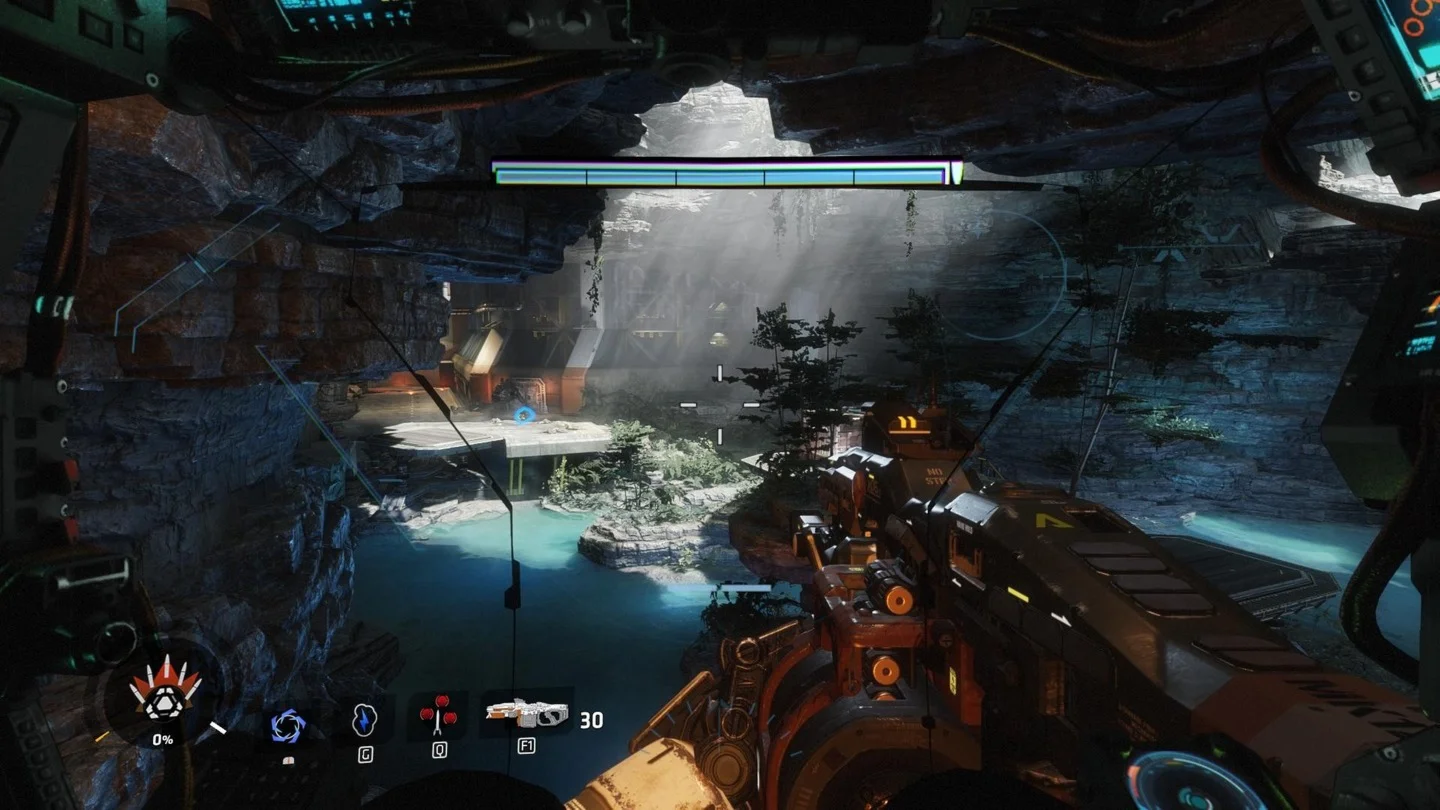1440x810 pixels.
Task: Use the blue vortex shield ability
Action: (288, 724)
